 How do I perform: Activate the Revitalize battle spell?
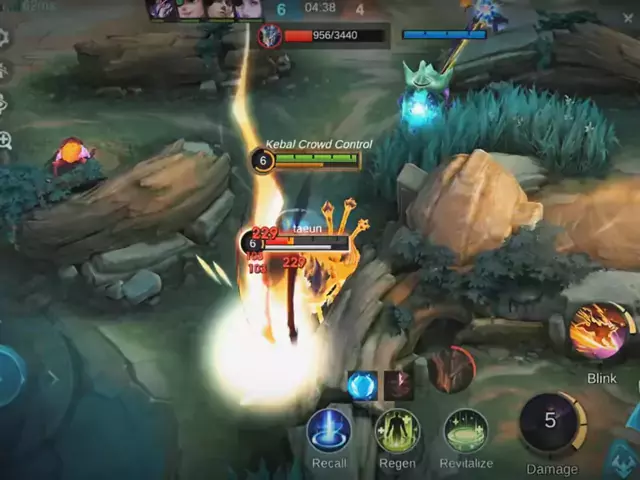[466, 431]
